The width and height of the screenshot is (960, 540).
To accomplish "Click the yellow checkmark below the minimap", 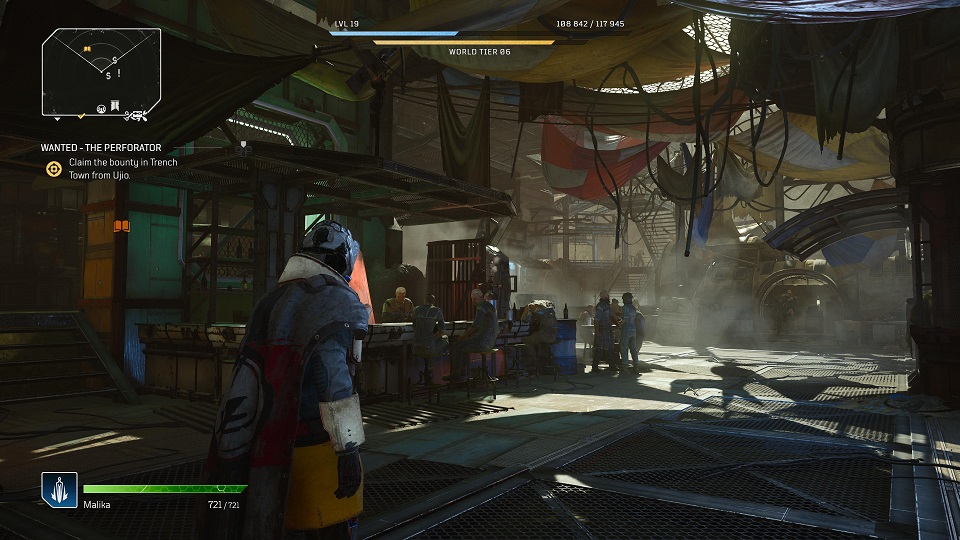I will (x=83, y=116).
